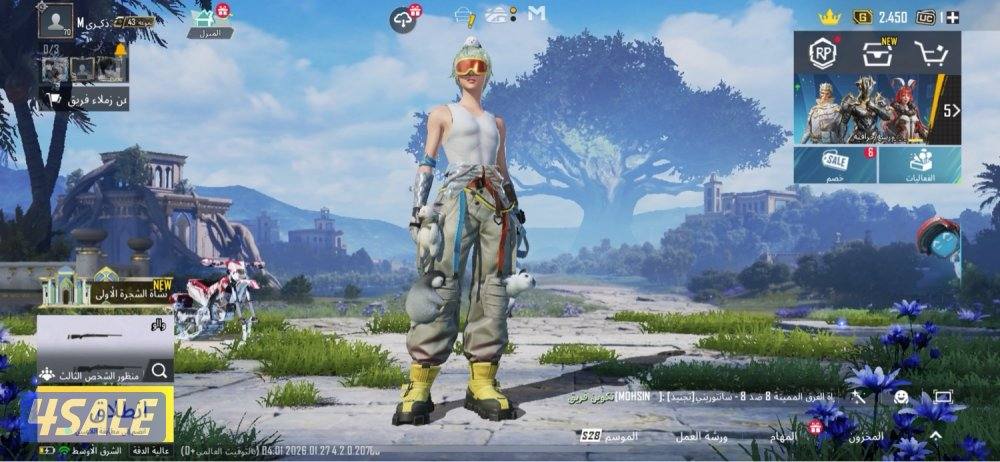This screenshot has height=462, width=1000.
Task: Expand the bottom menu up arrow
Action: pos(935,436)
